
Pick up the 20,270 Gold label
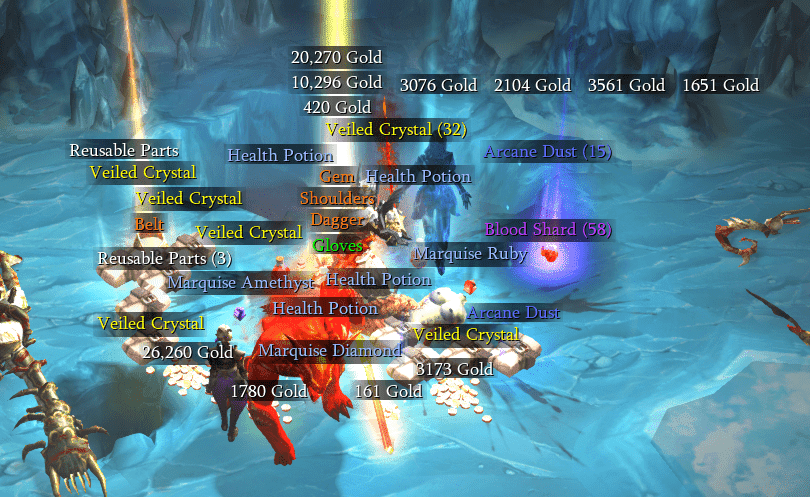[336, 57]
